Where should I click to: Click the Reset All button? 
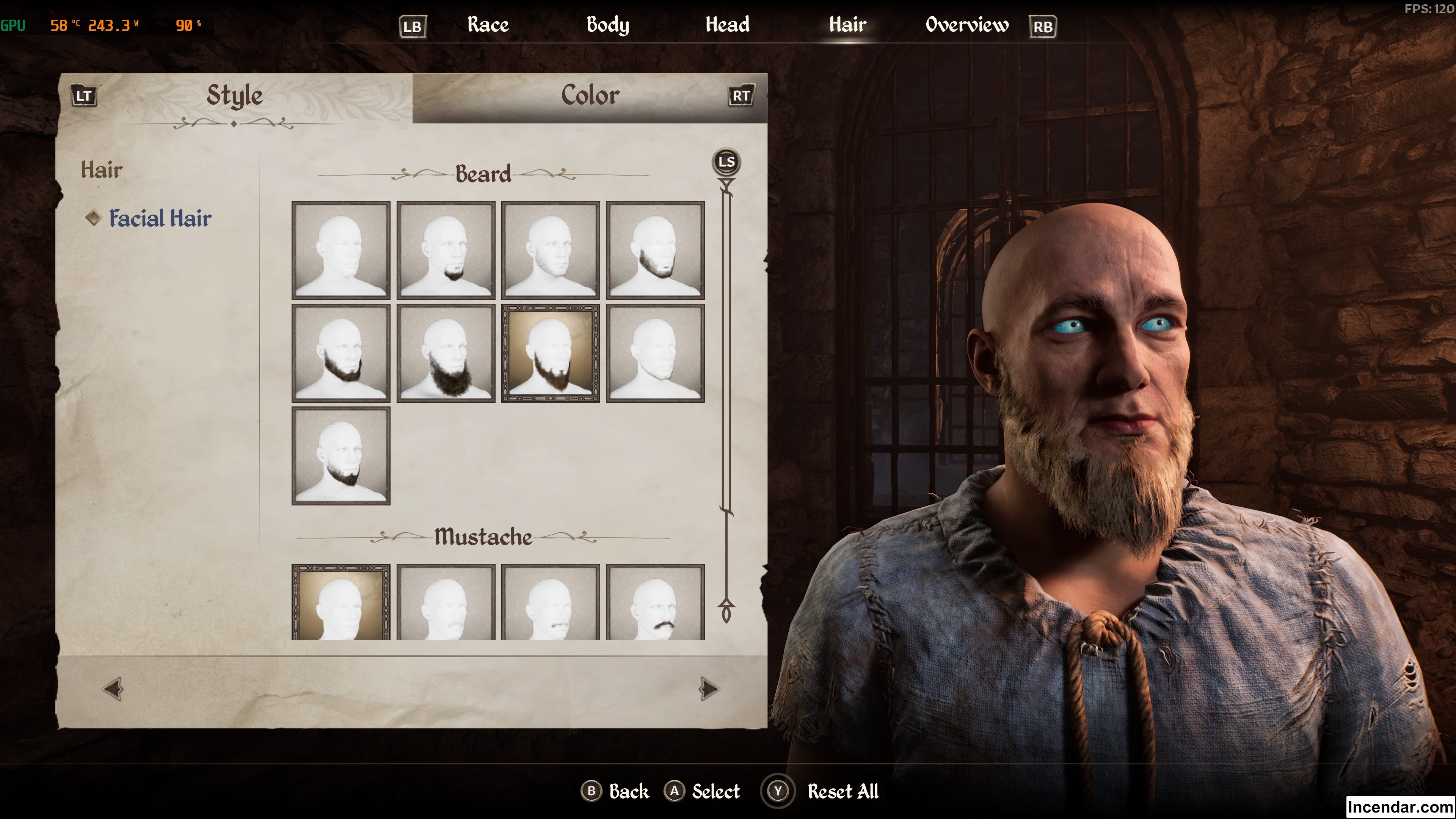[x=842, y=791]
